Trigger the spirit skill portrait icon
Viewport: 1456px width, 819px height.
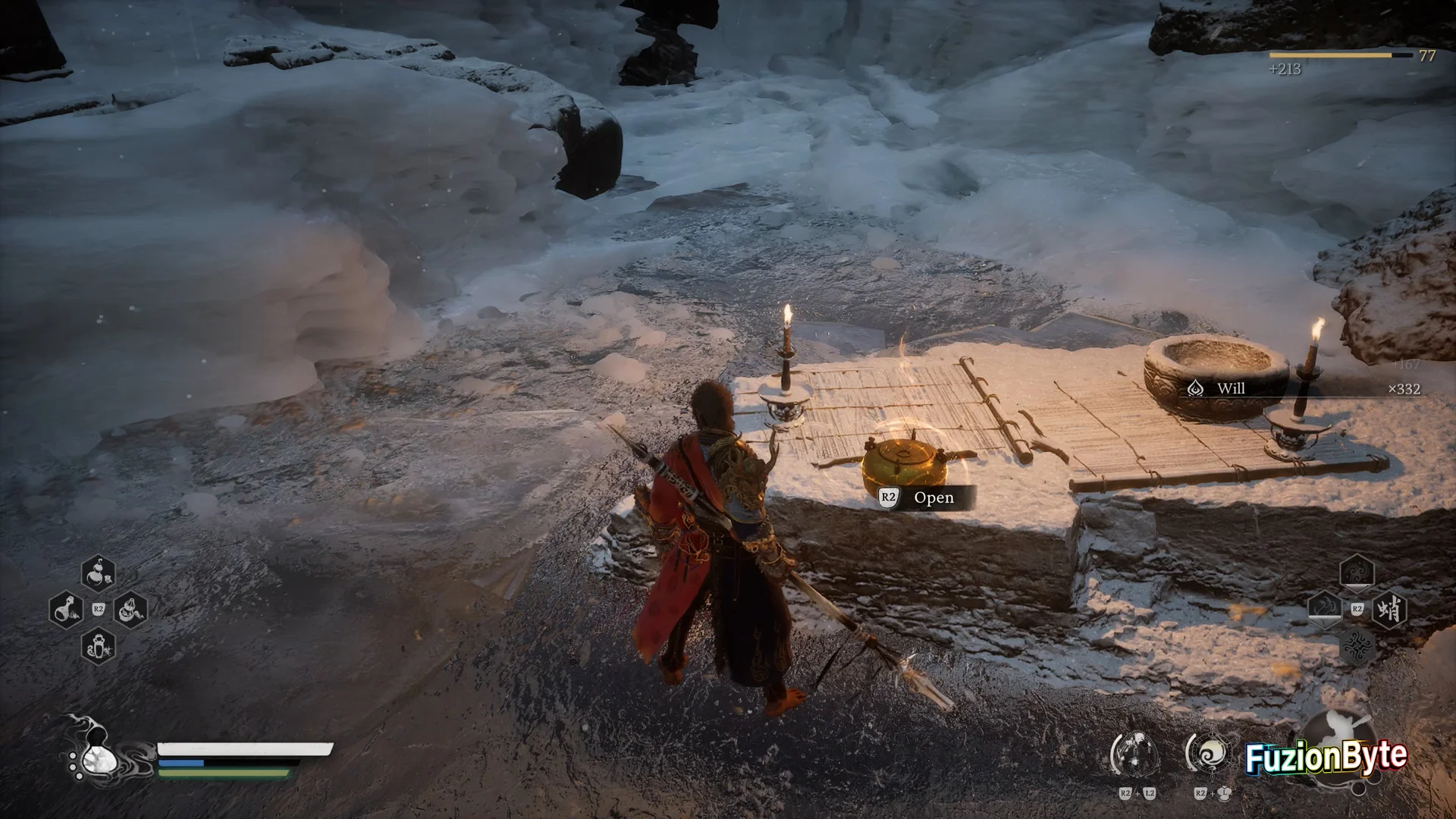tap(1135, 755)
